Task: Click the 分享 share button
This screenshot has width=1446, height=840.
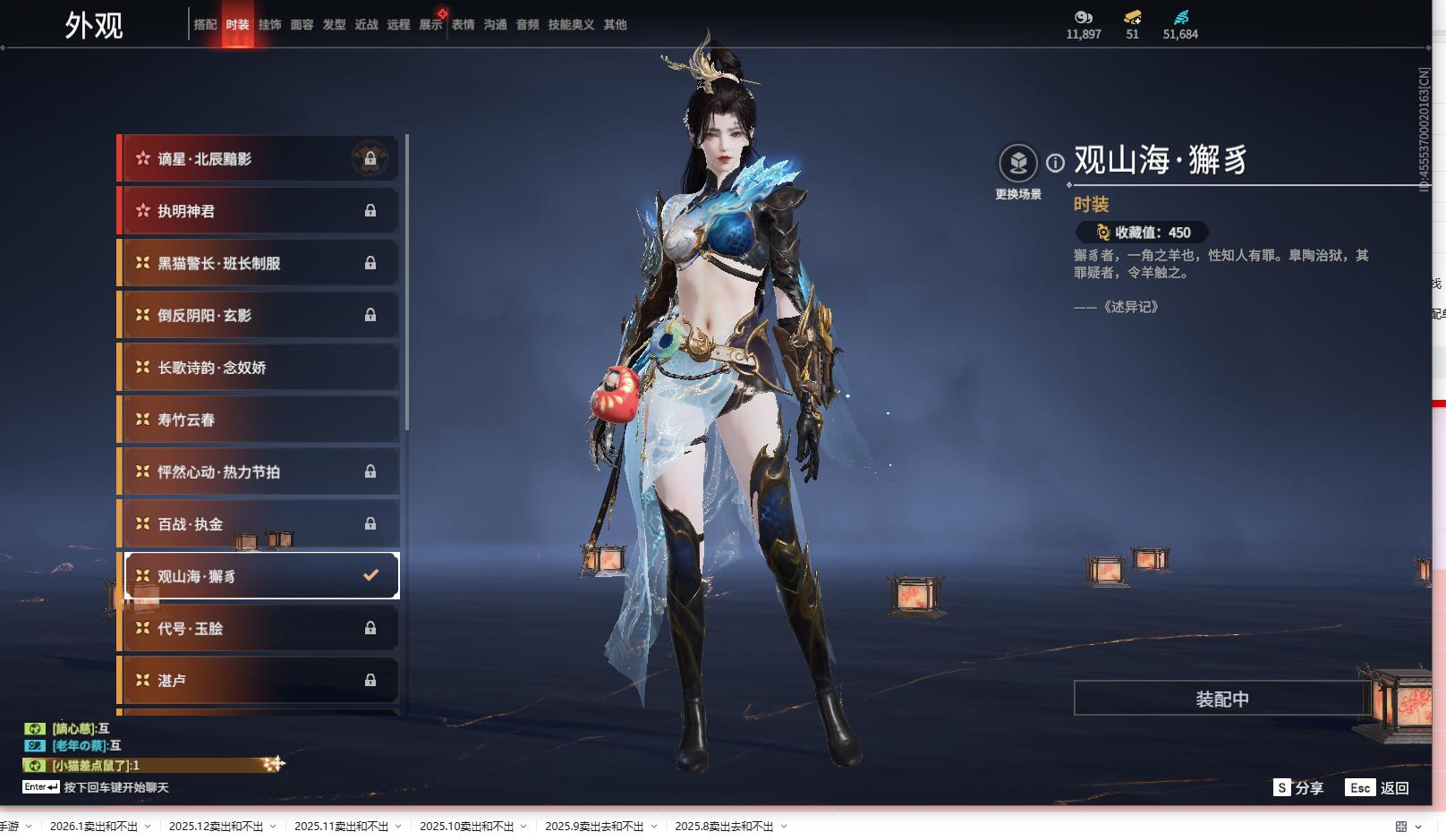Action: click(1299, 788)
